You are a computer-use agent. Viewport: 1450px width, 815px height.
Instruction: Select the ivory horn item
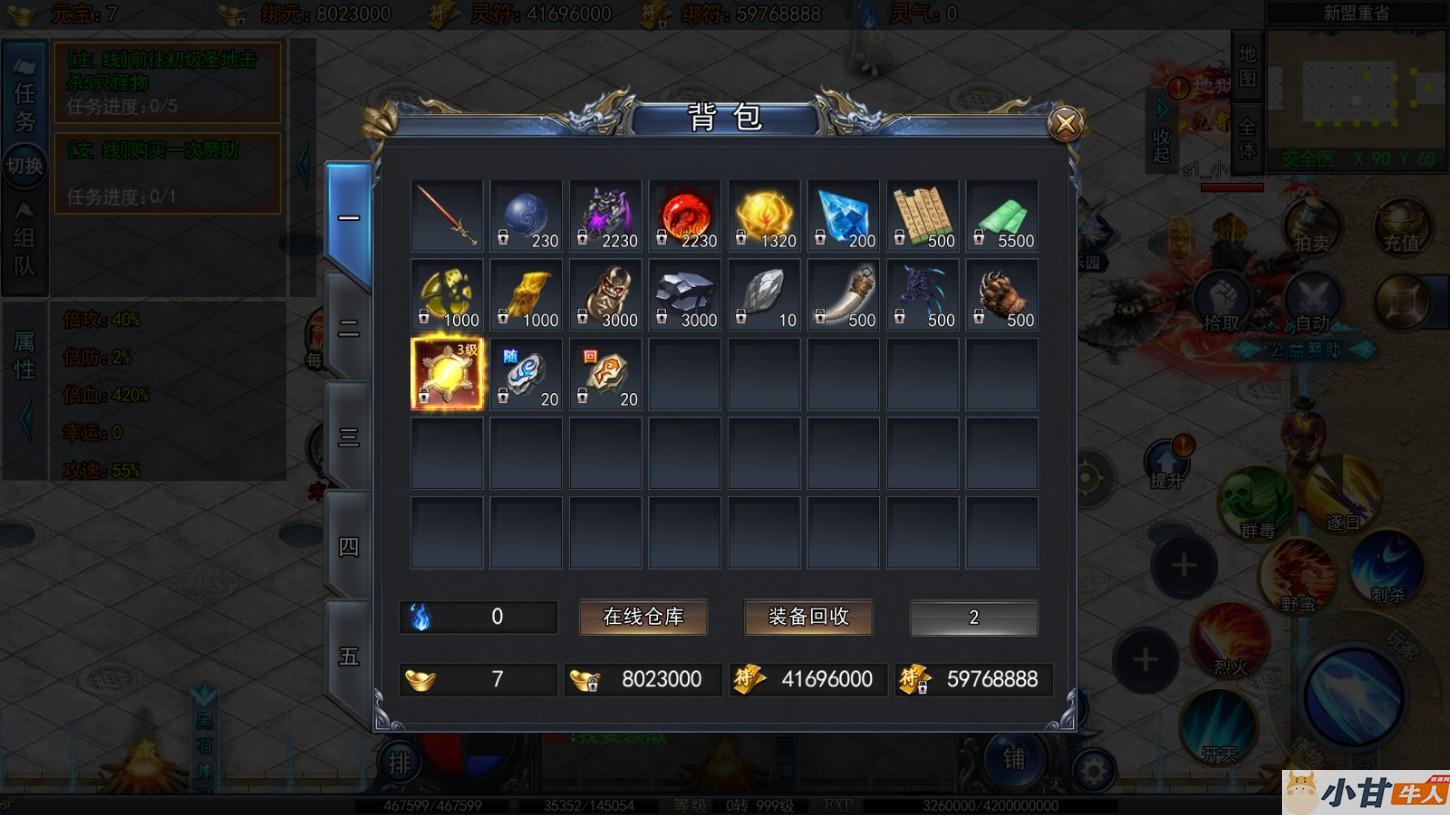(843, 295)
